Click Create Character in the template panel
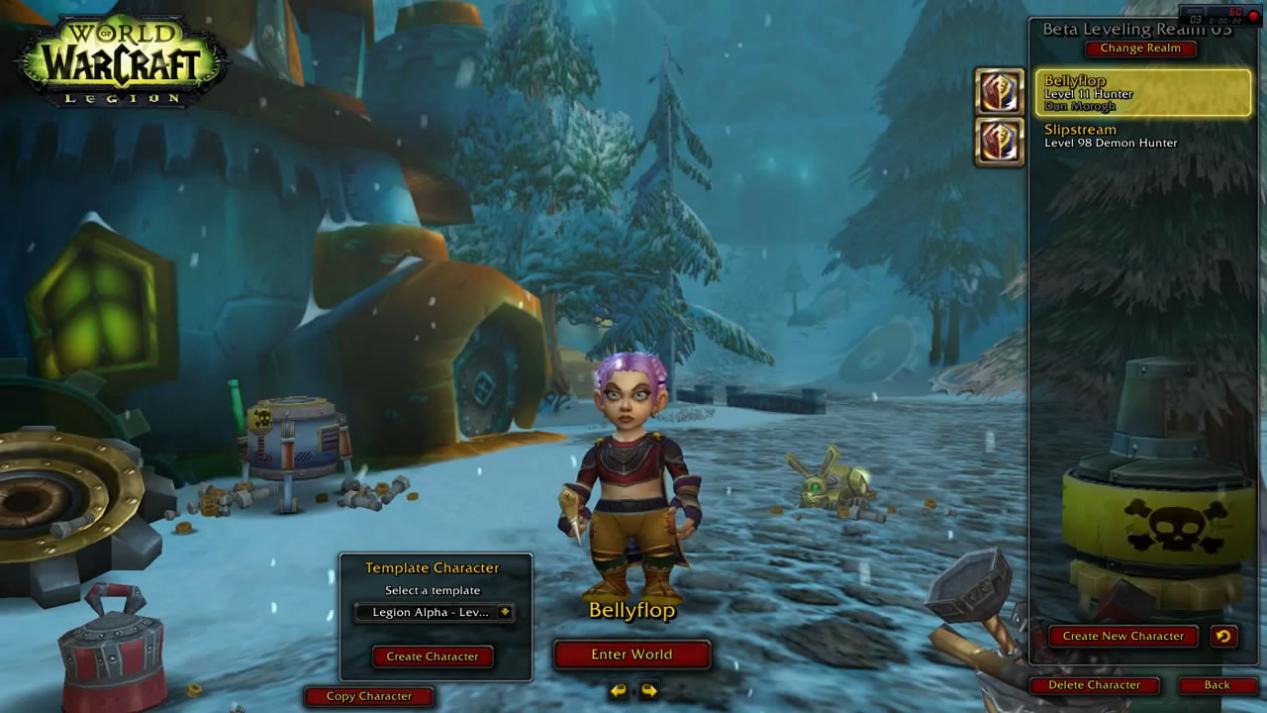This screenshot has height=713, width=1267. pyautogui.click(x=432, y=656)
